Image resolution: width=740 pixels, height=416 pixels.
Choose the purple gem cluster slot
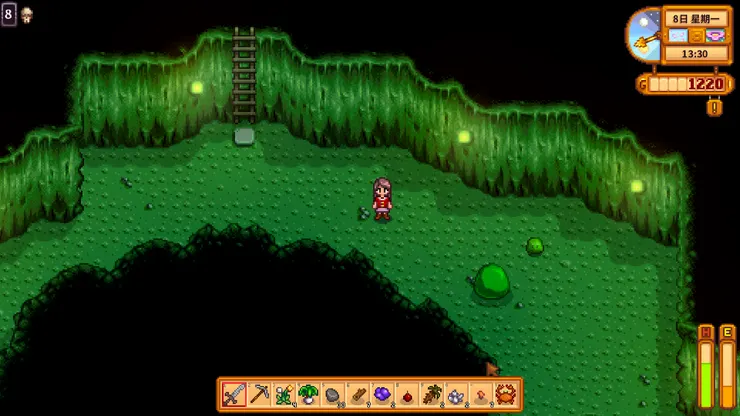click(x=381, y=394)
